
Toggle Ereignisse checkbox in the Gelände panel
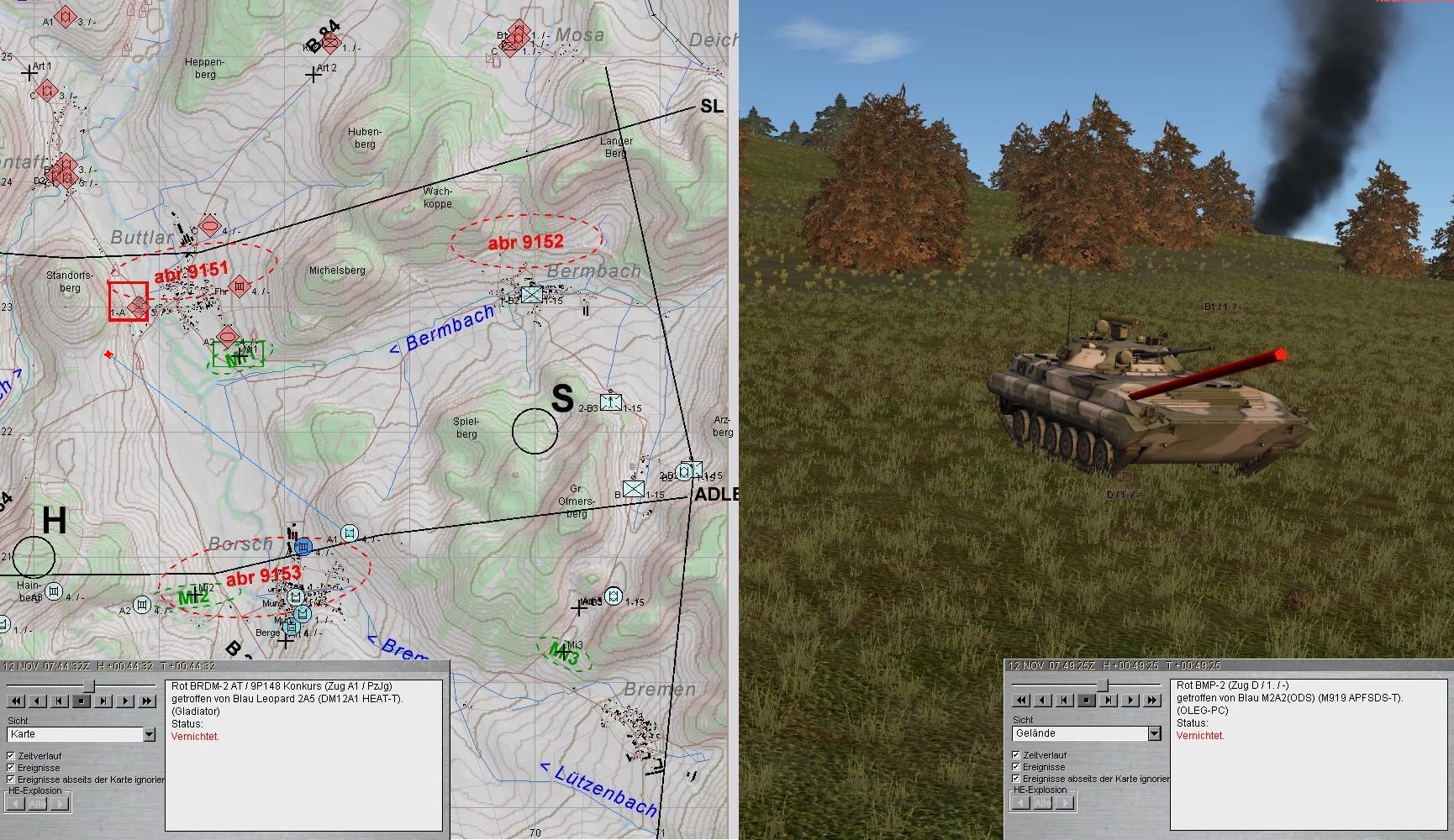[x=1016, y=767]
